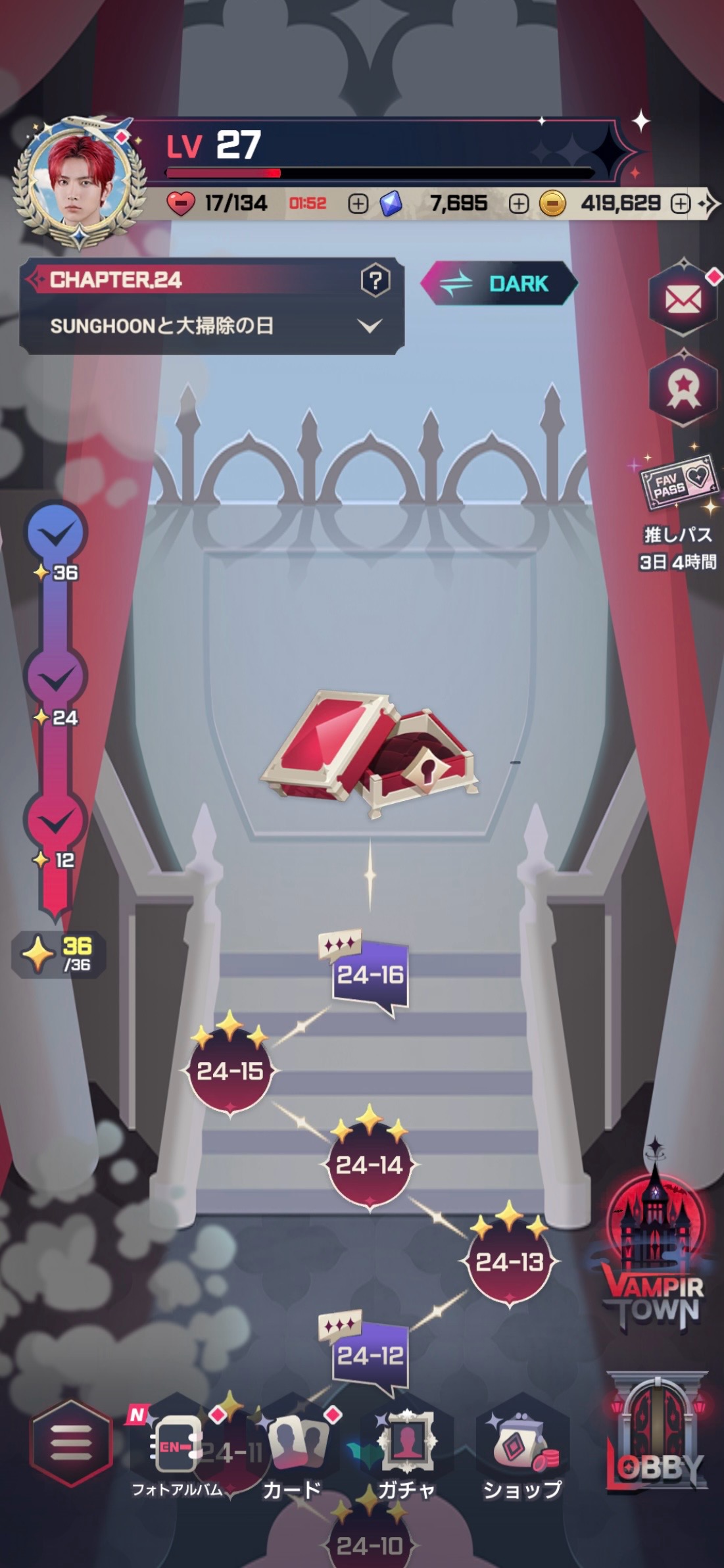Open the ribbon medal missions icon
724x1568 pixels.
(683, 389)
